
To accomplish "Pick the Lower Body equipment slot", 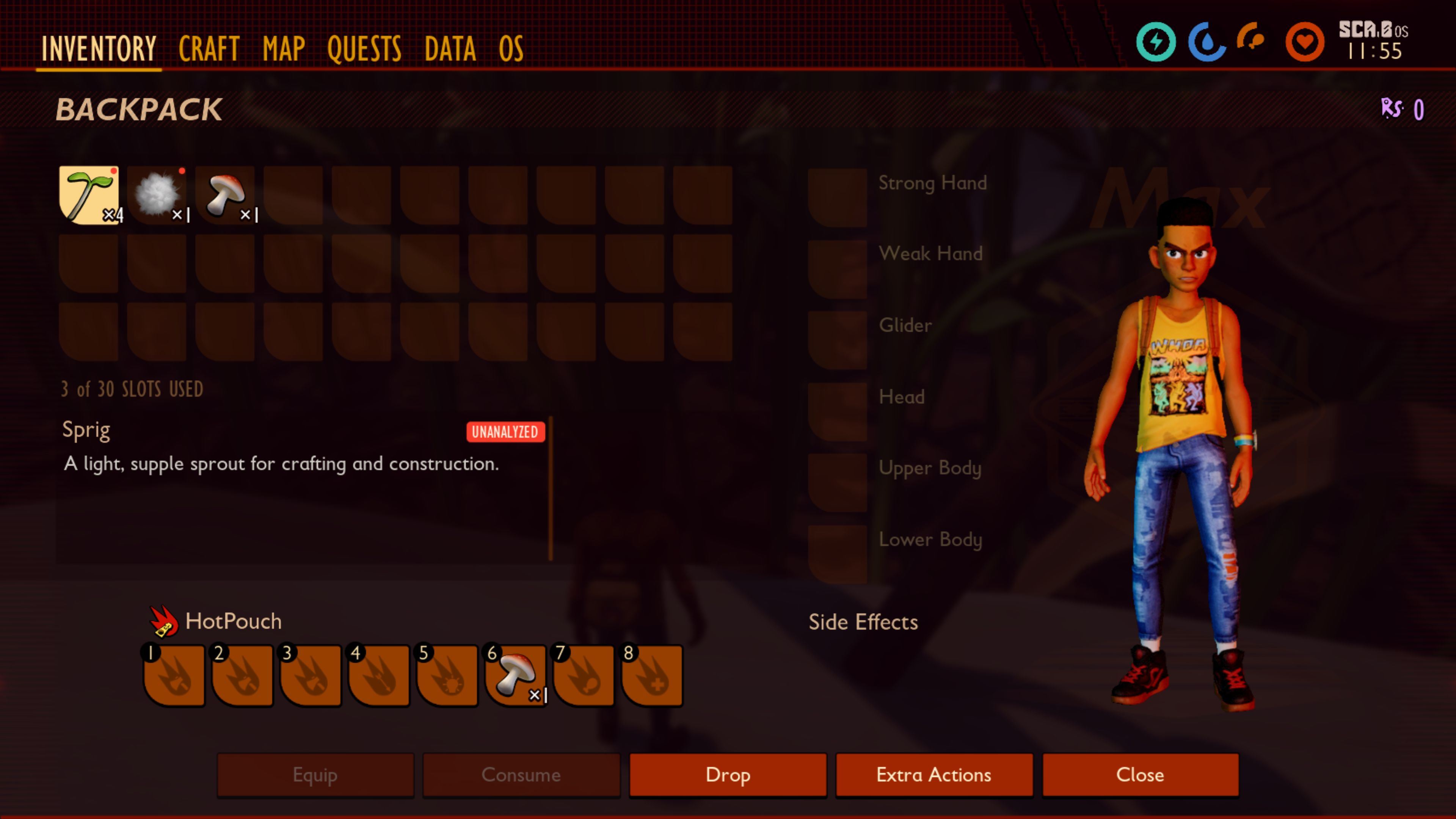I will [x=837, y=553].
